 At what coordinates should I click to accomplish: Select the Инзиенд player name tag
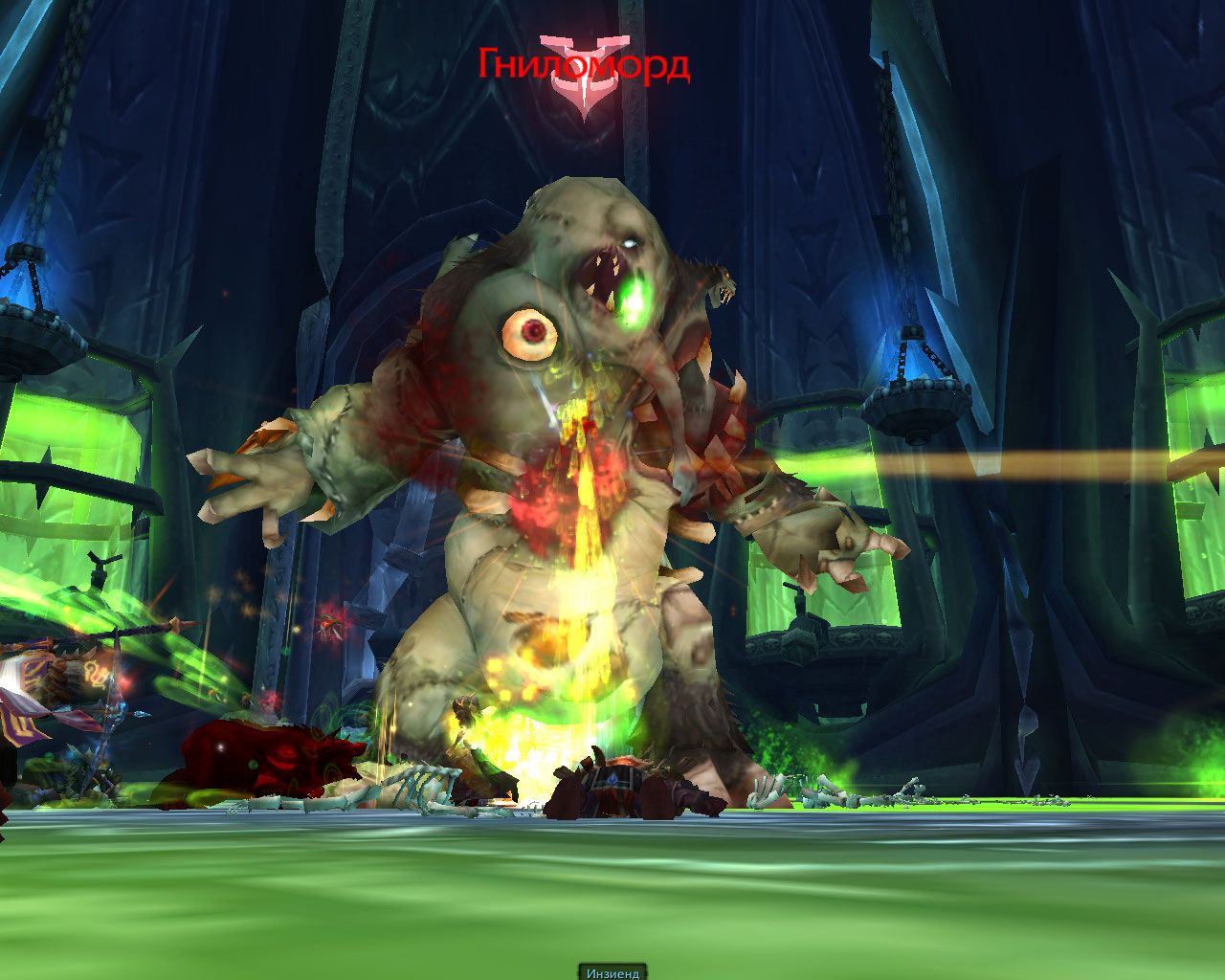[x=612, y=972]
